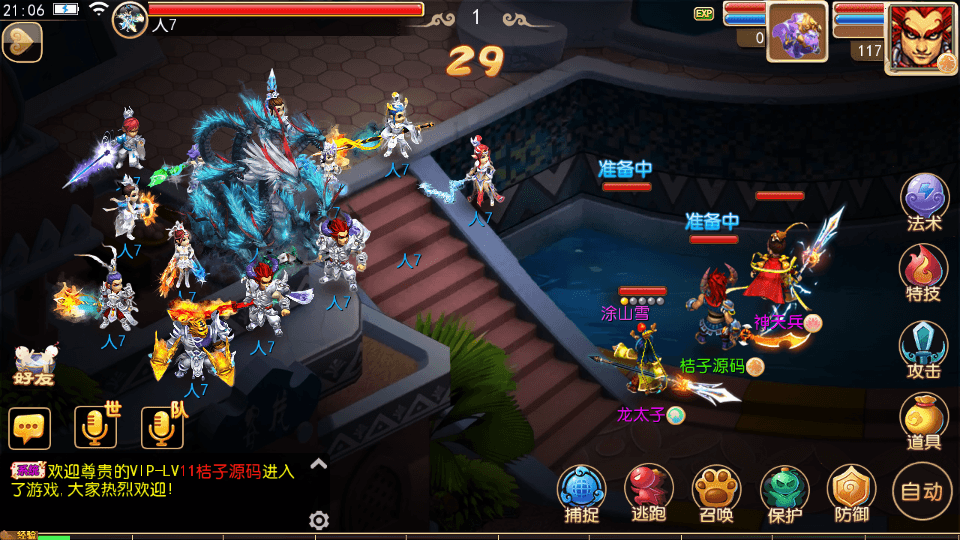Screen dimensions: 960x540
Task: Activate the 世 world voice microphone
Action: pos(97,427)
